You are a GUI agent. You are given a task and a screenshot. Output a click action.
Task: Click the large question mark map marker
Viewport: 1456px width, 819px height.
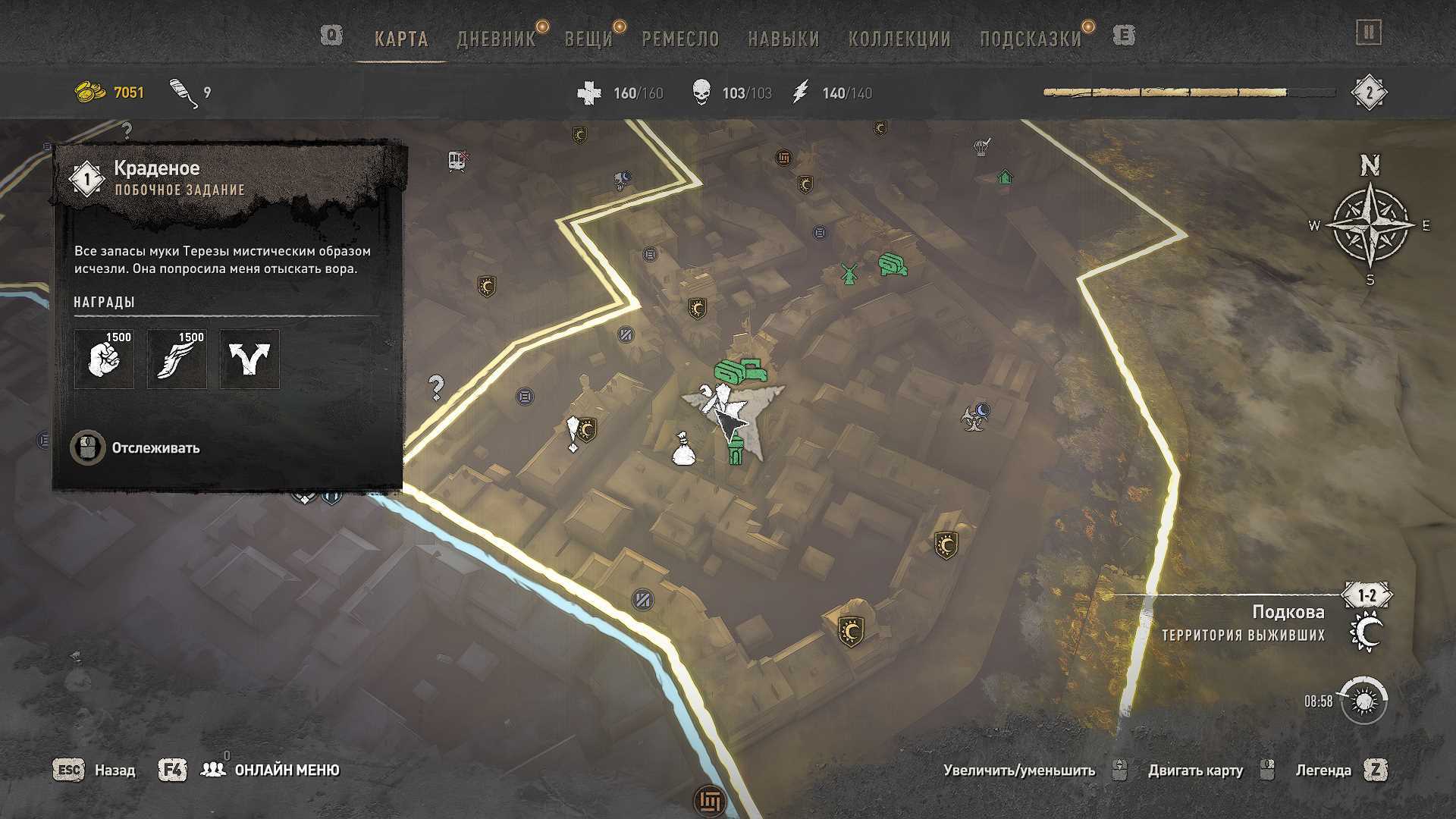pos(436,388)
